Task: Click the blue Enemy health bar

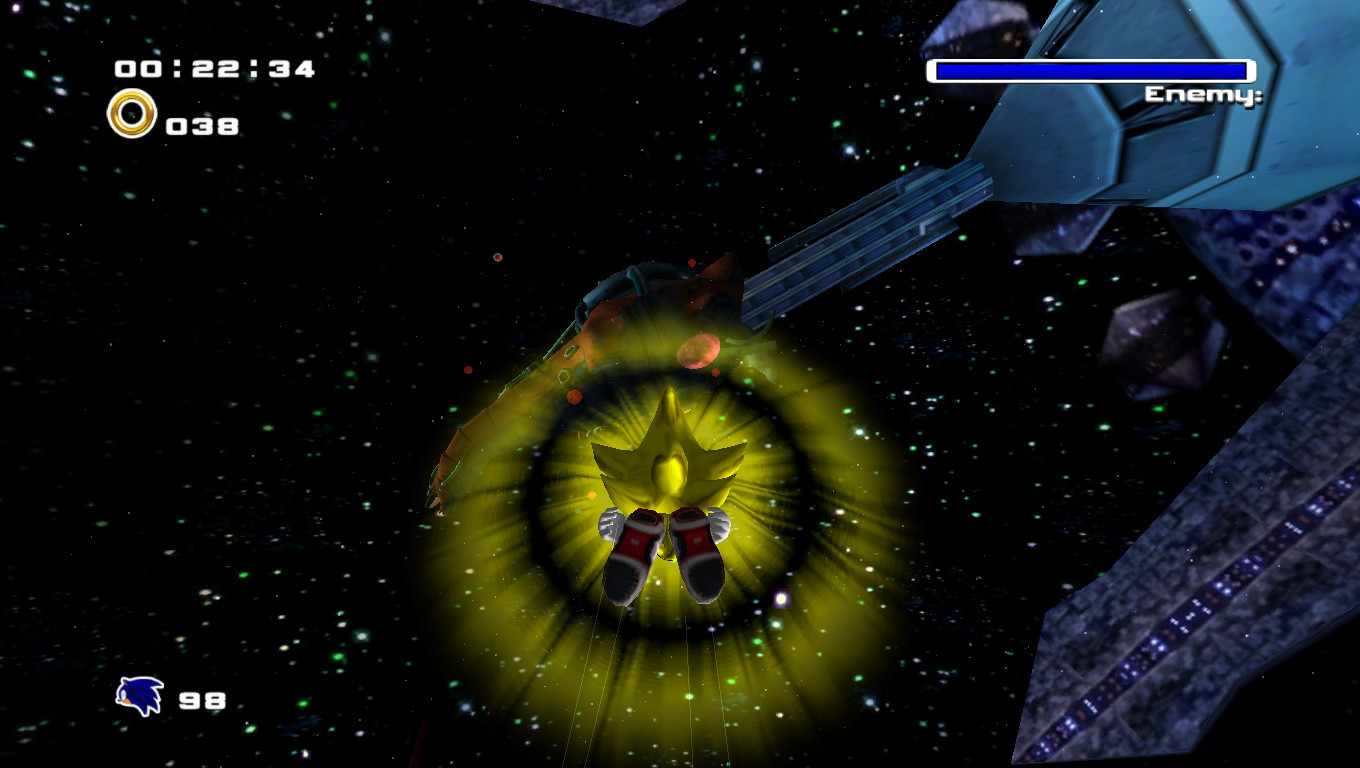Action: click(1093, 71)
